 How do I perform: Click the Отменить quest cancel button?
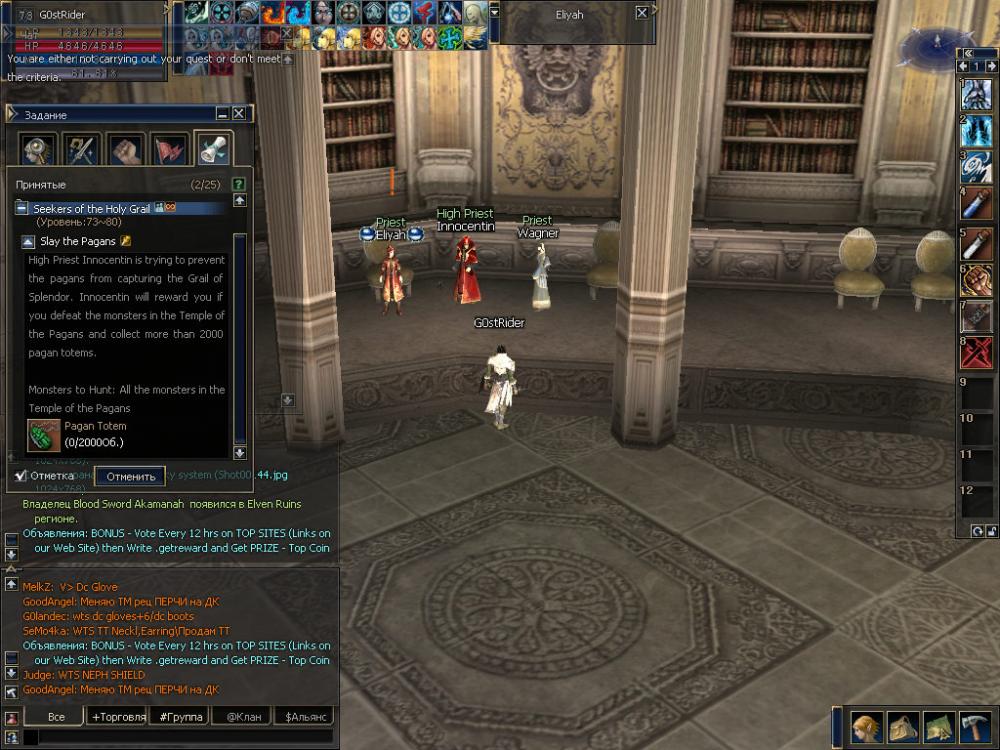point(131,476)
